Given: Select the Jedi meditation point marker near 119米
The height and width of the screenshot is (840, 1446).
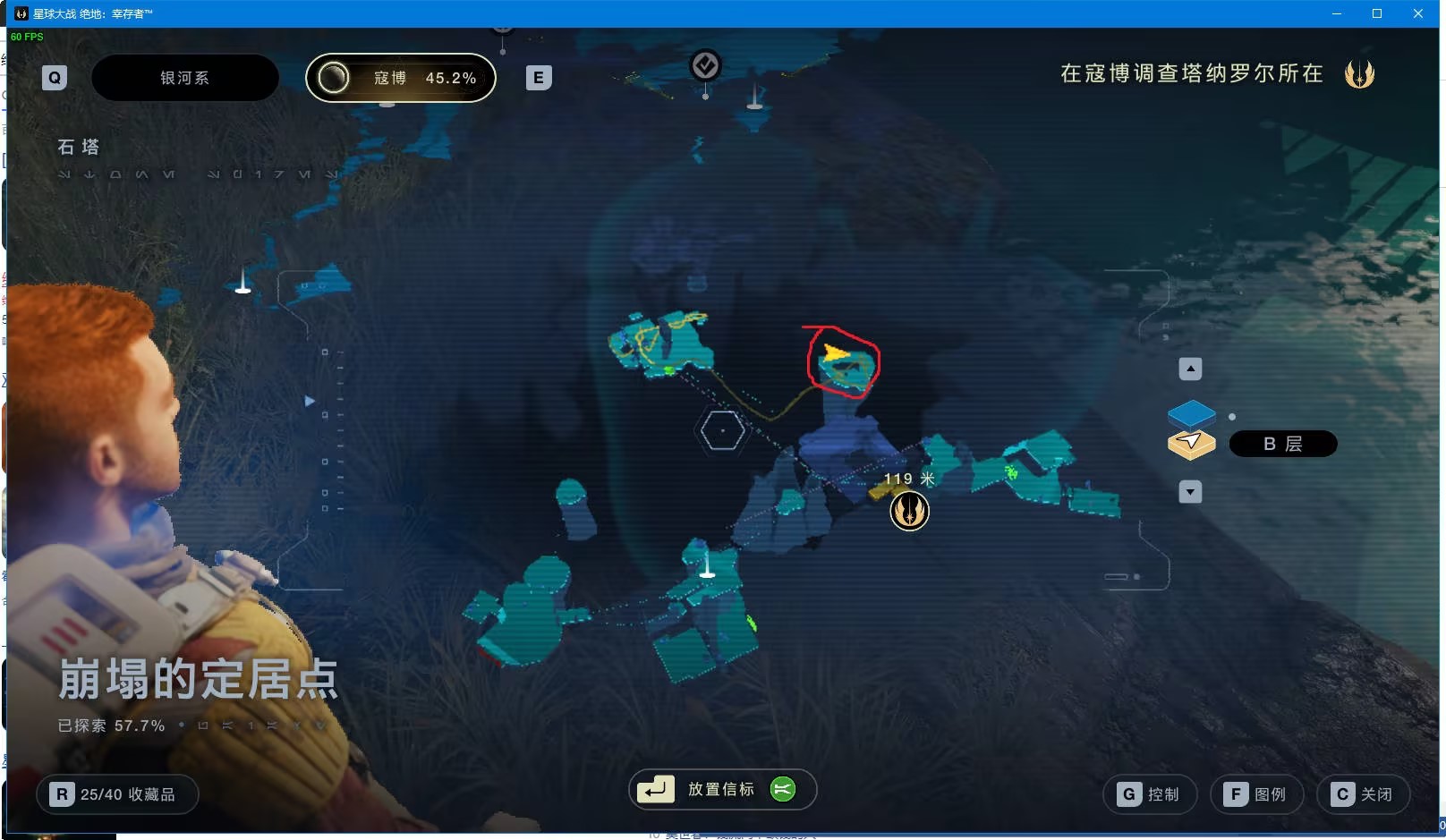Looking at the screenshot, I should click(x=909, y=511).
